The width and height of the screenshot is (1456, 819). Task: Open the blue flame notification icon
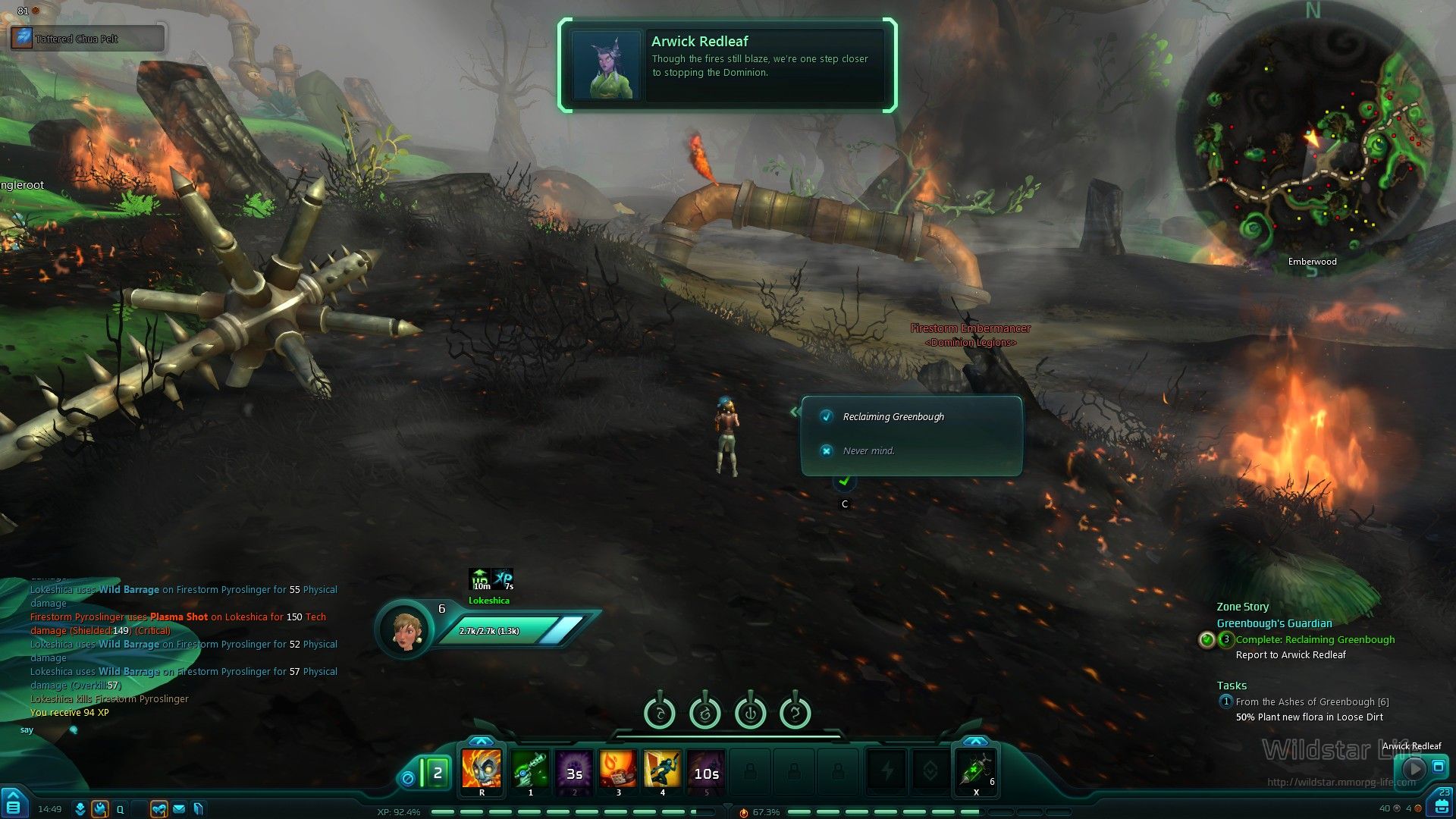click(x=99, y=809)
